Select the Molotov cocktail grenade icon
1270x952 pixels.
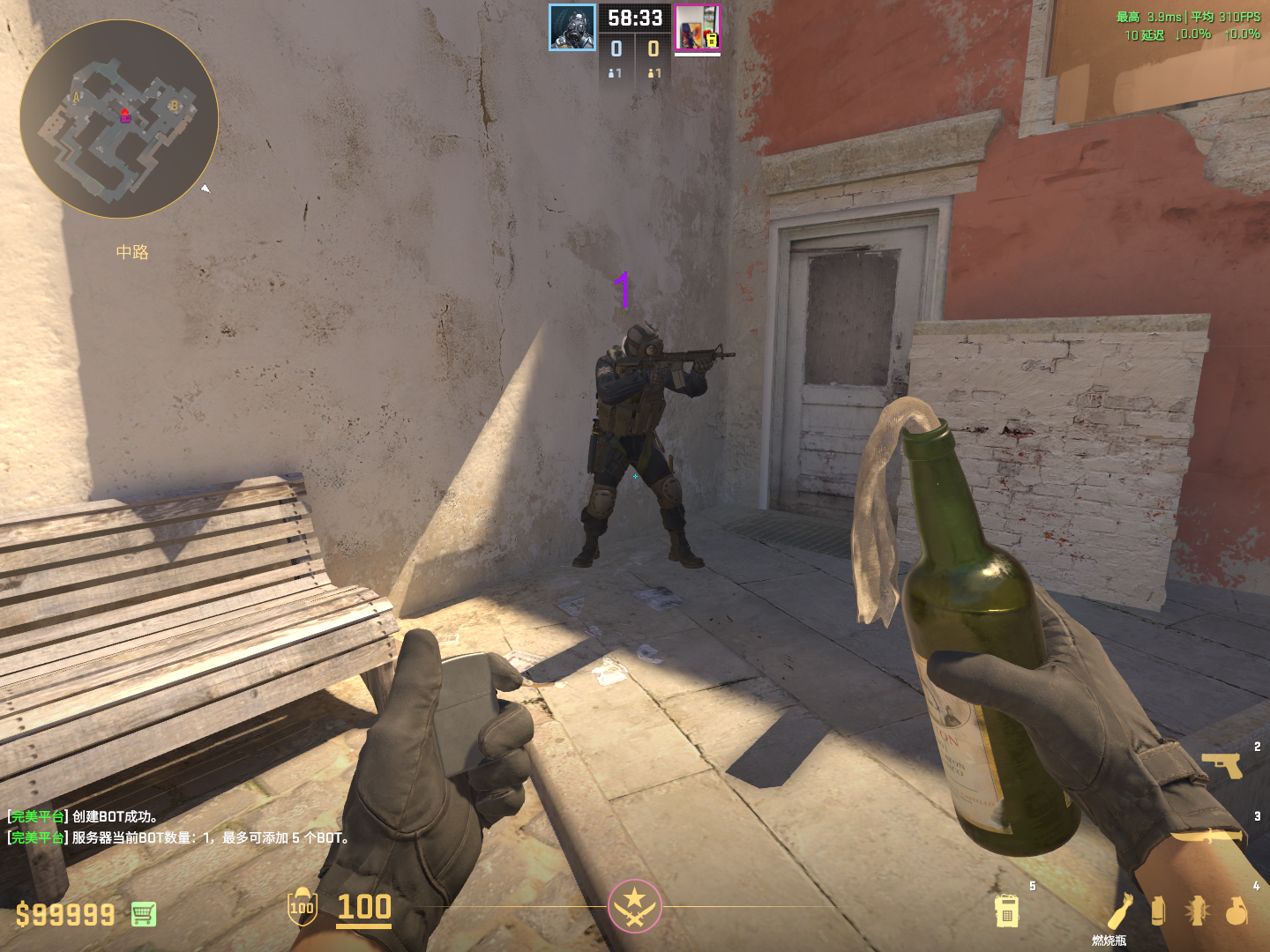(1121, 910)
